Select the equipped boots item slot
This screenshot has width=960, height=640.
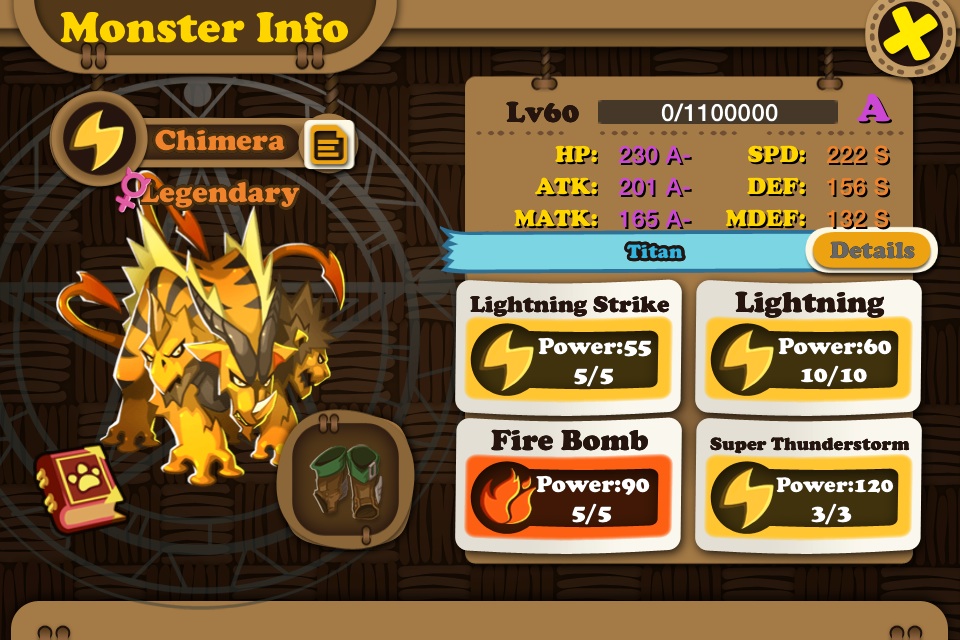pos(343,479)
